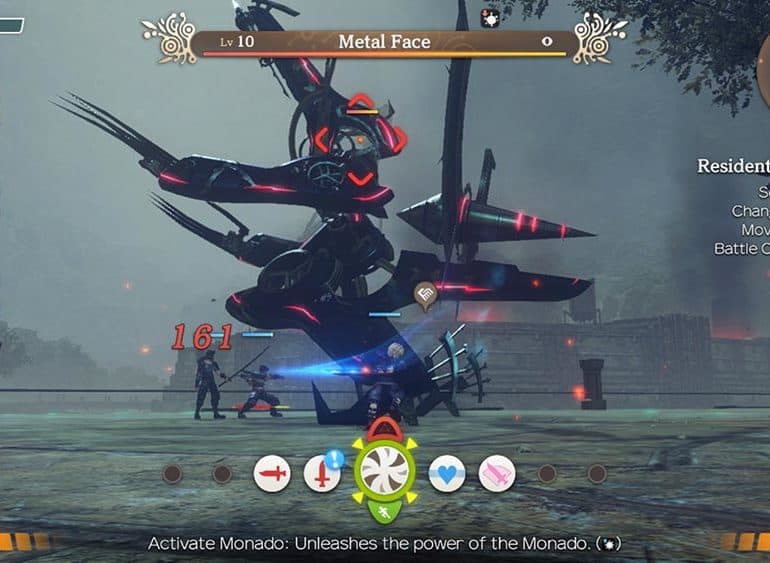Trigger the downward sword art with exclamation
The image size is (770, 563).
point(322,472)
